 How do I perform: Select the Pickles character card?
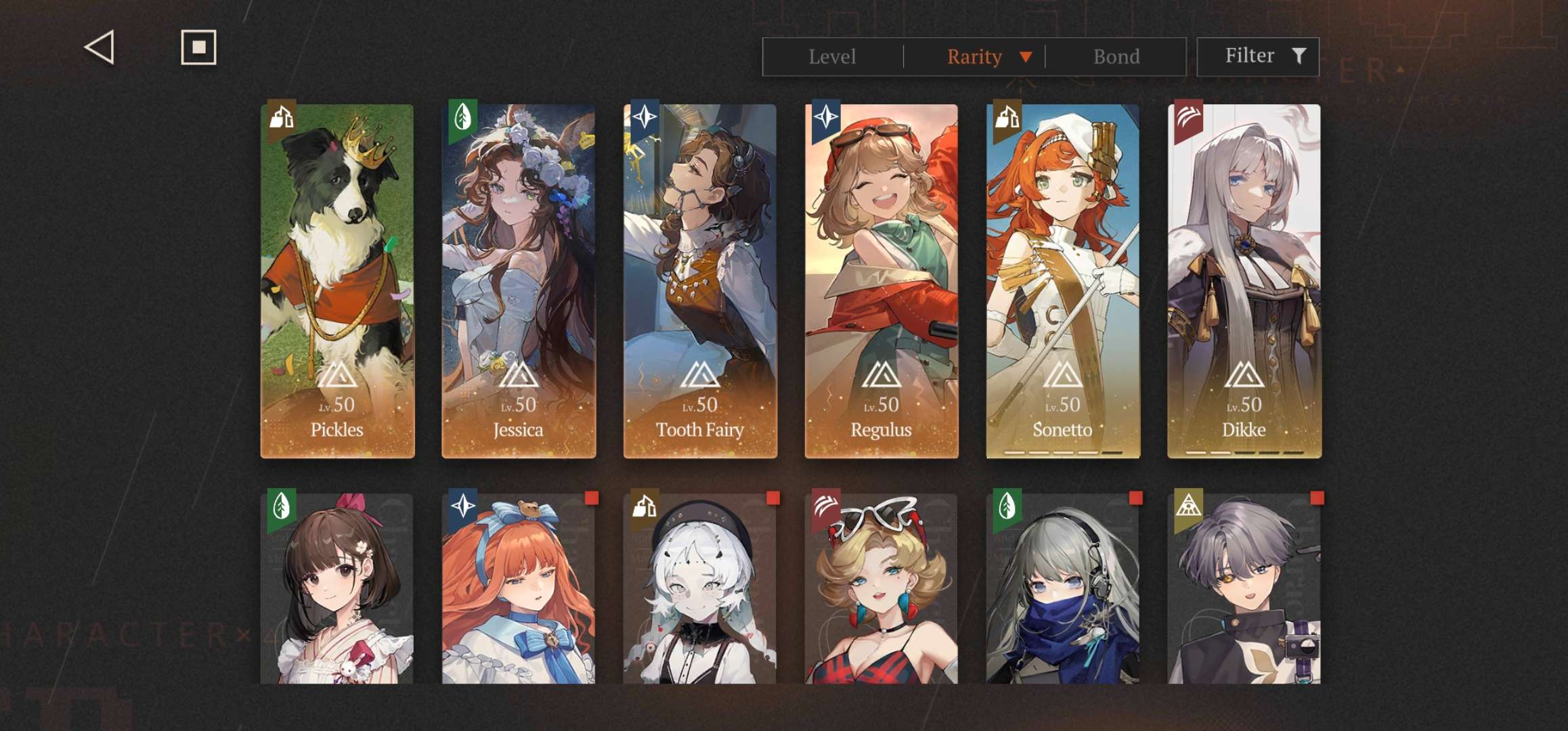[x=337, y=281]
